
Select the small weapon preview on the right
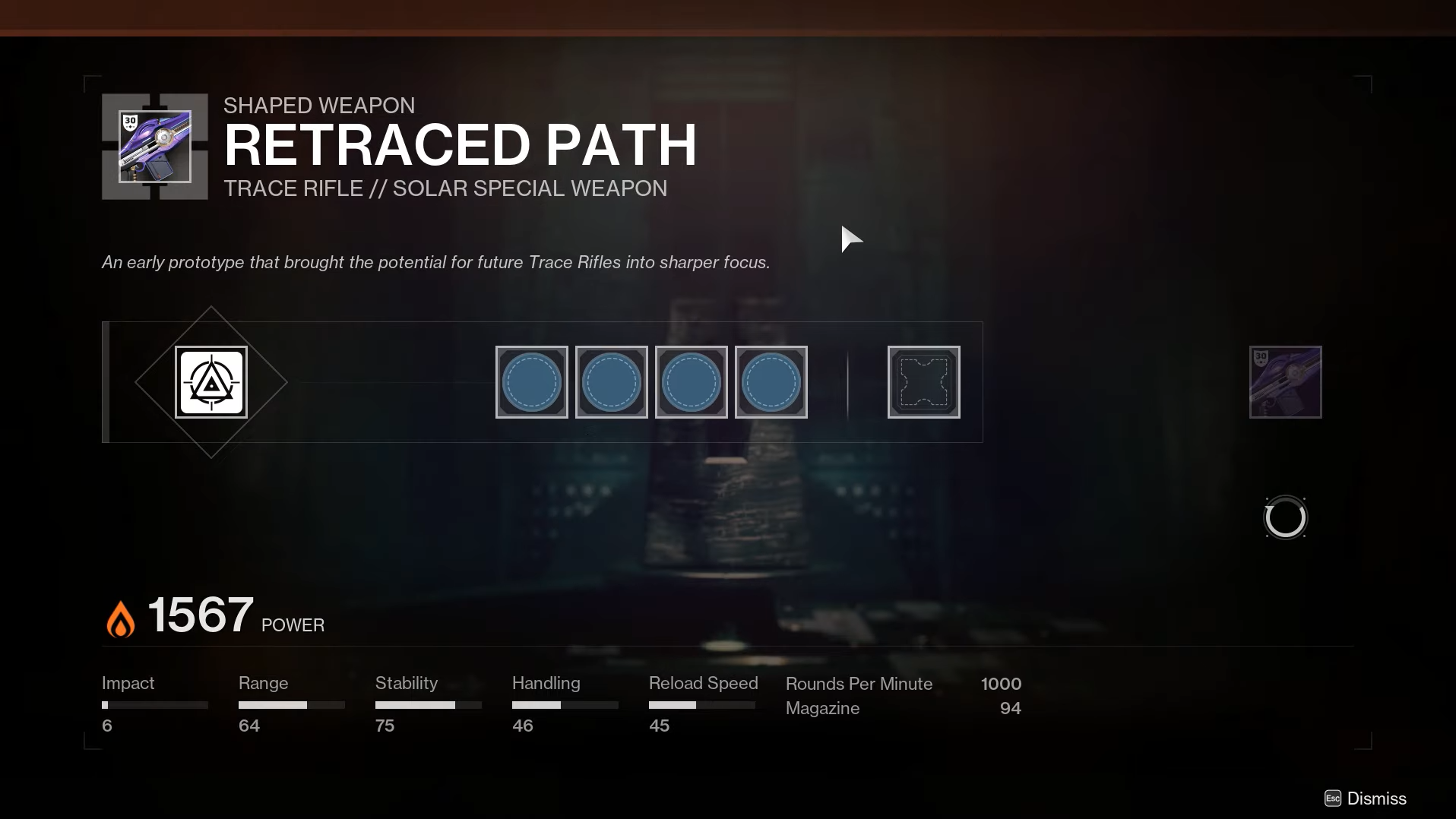1285,382
